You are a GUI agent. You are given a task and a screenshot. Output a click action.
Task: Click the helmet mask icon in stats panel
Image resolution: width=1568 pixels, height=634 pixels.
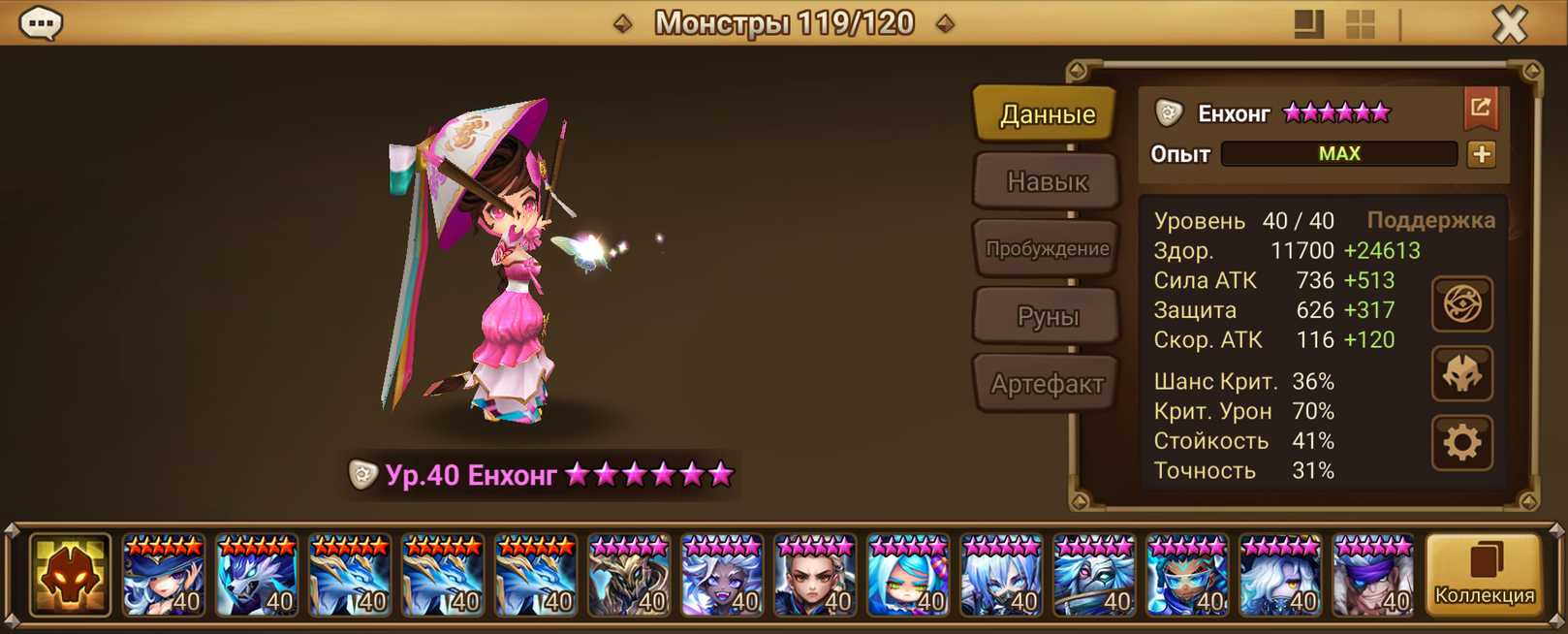tap(1461, 374)
